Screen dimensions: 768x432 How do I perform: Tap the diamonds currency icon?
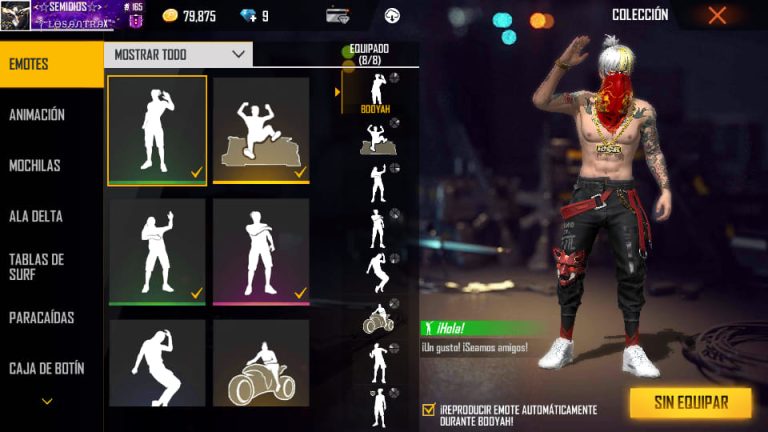[x=249, y=15]
